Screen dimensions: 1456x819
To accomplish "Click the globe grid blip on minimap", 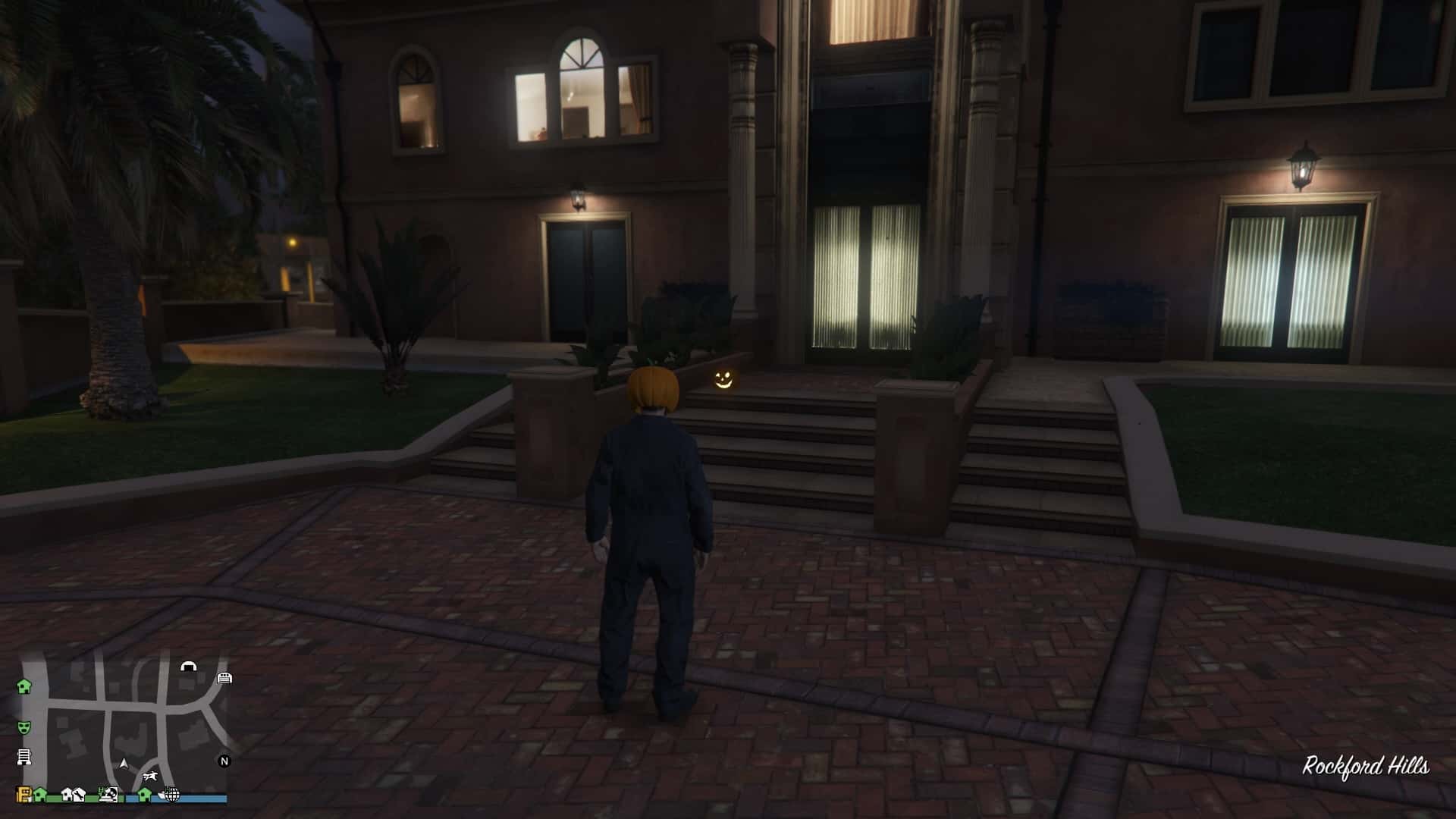I will pos(172,795).
